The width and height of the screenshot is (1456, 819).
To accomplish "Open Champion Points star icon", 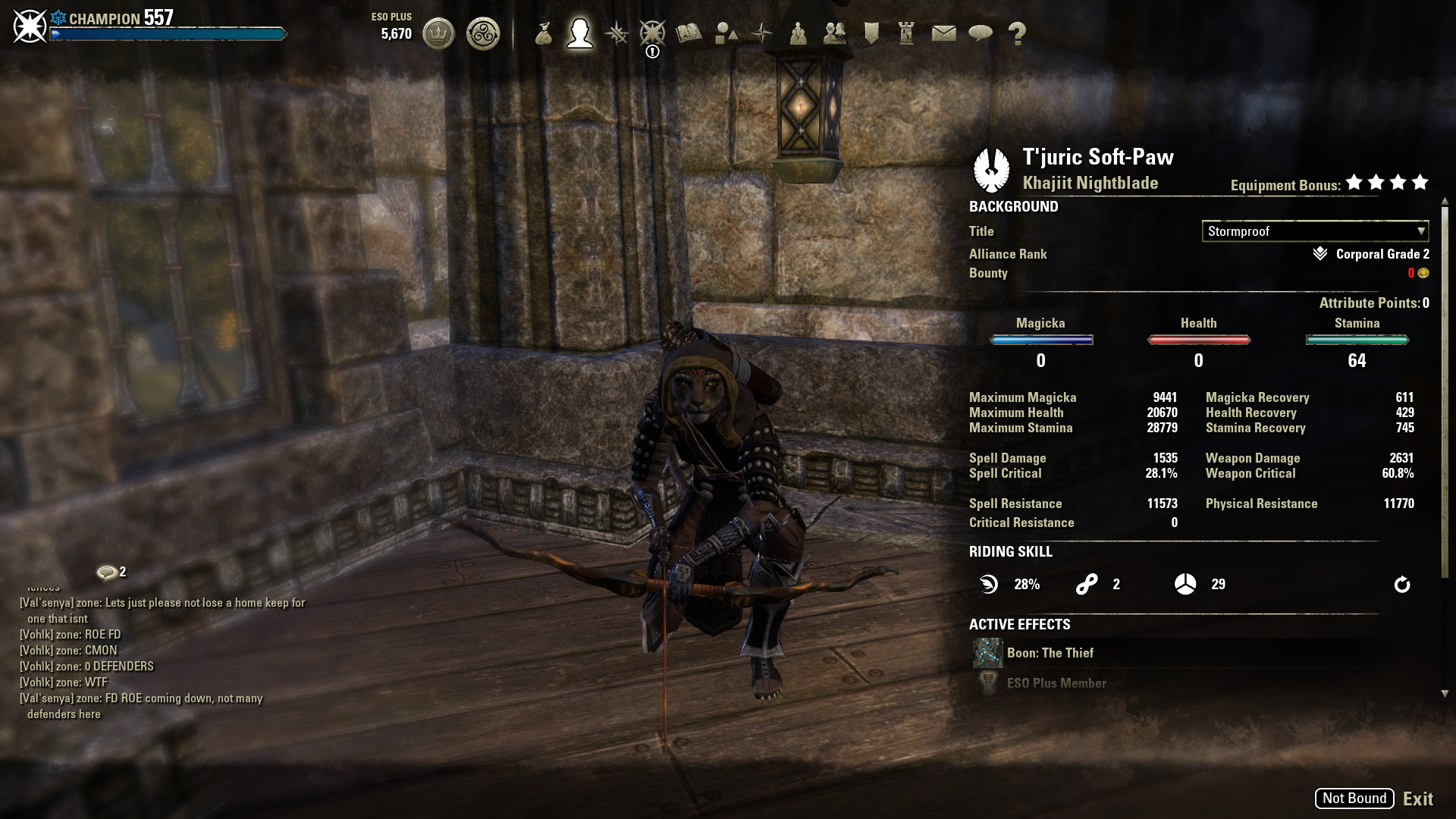I will [x=652, y=33].
